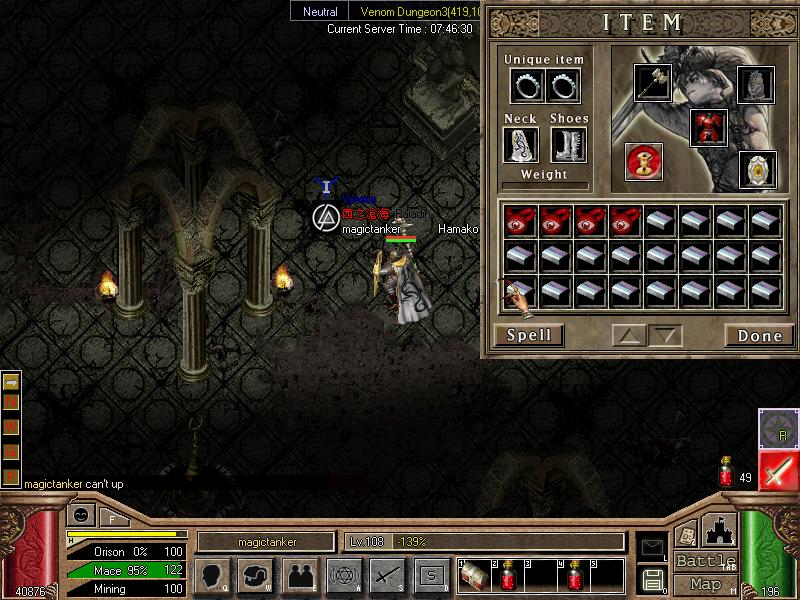
Task: Page the inventory up with the up arrow
Action: point(629,336)
